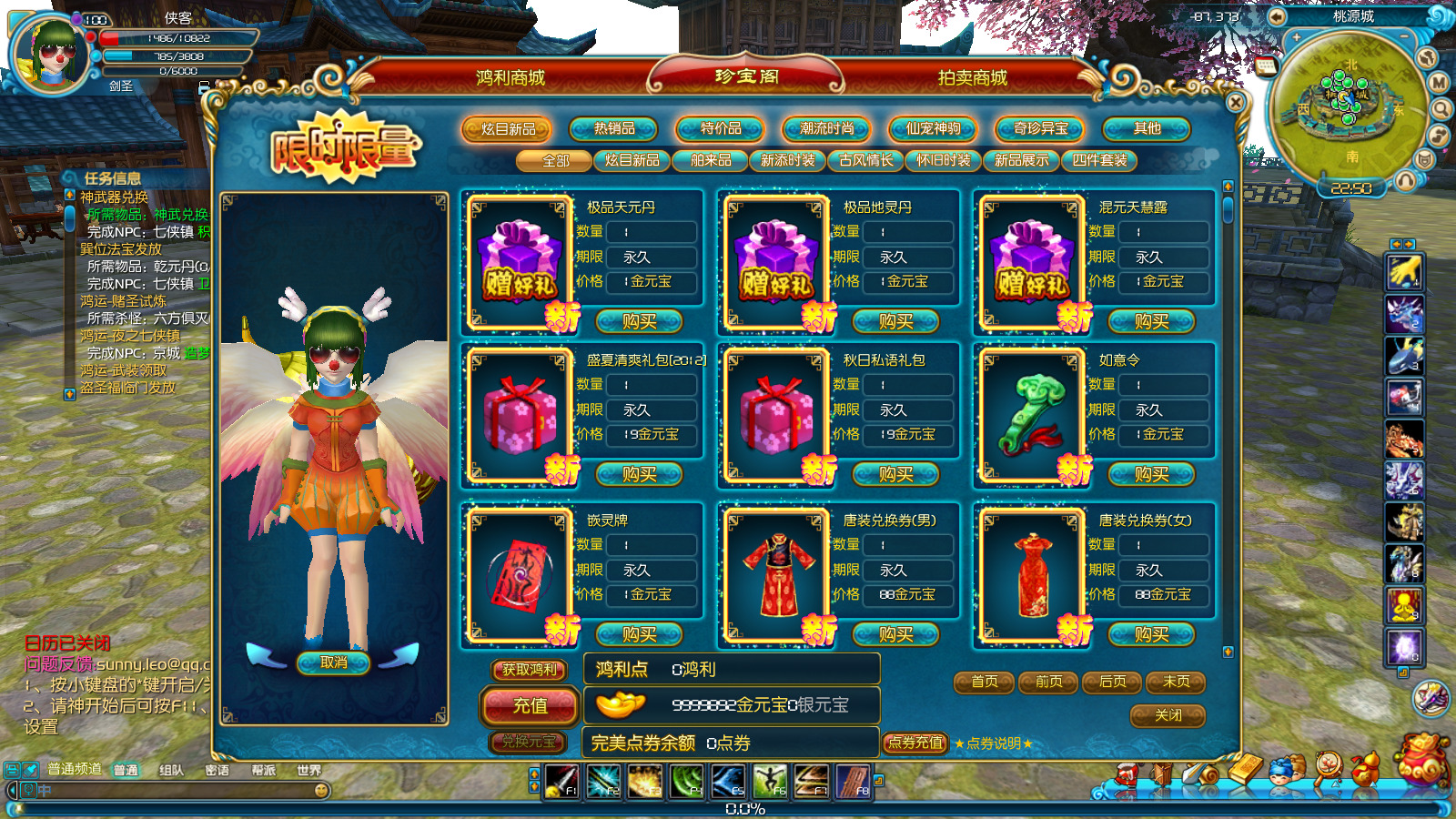The width and height of the screenshot is (1456, 819).
Task: Open the 拍卖商城 tab
Action: click(972, 78)
